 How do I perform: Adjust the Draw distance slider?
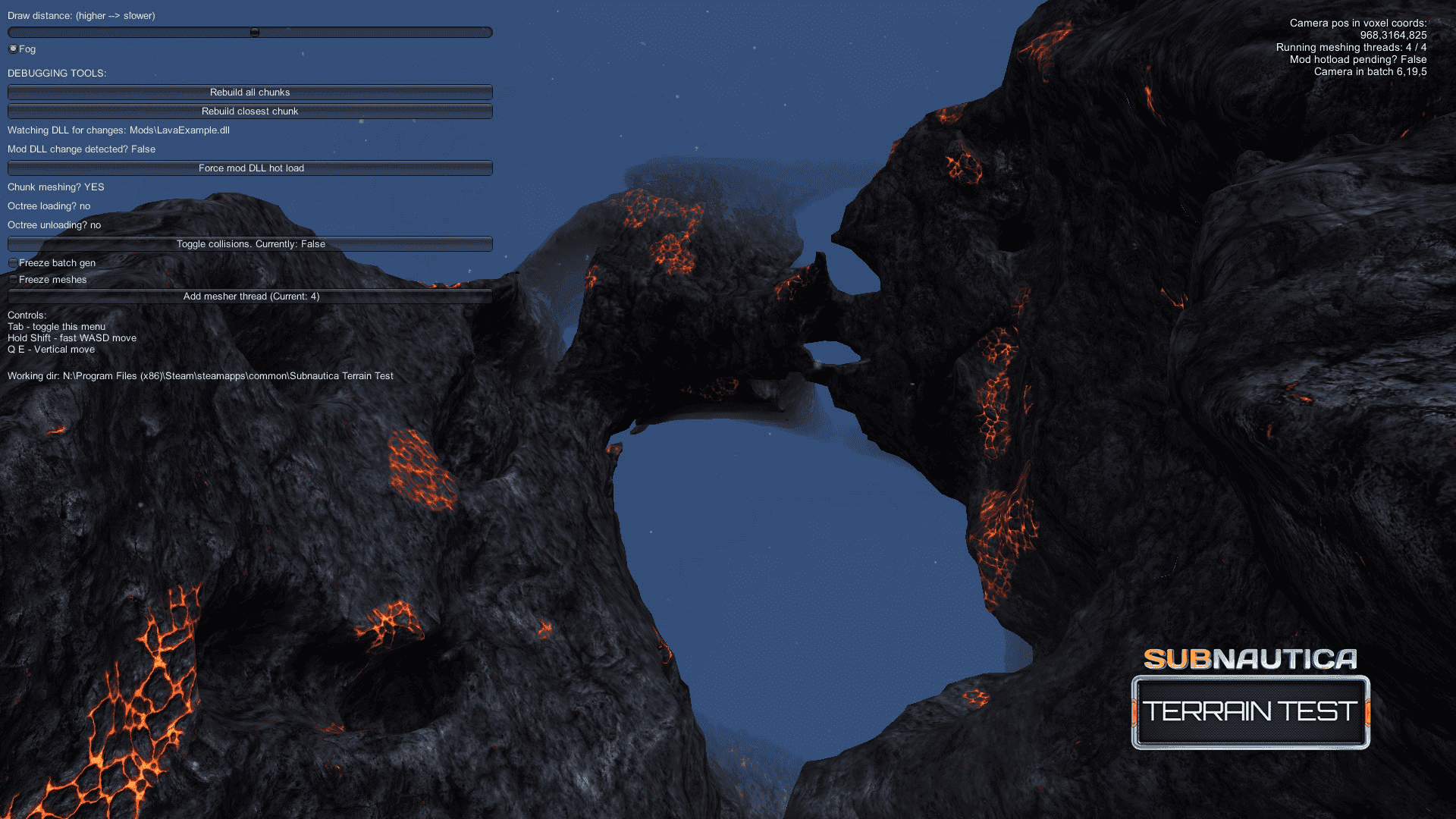pos(249,32)
